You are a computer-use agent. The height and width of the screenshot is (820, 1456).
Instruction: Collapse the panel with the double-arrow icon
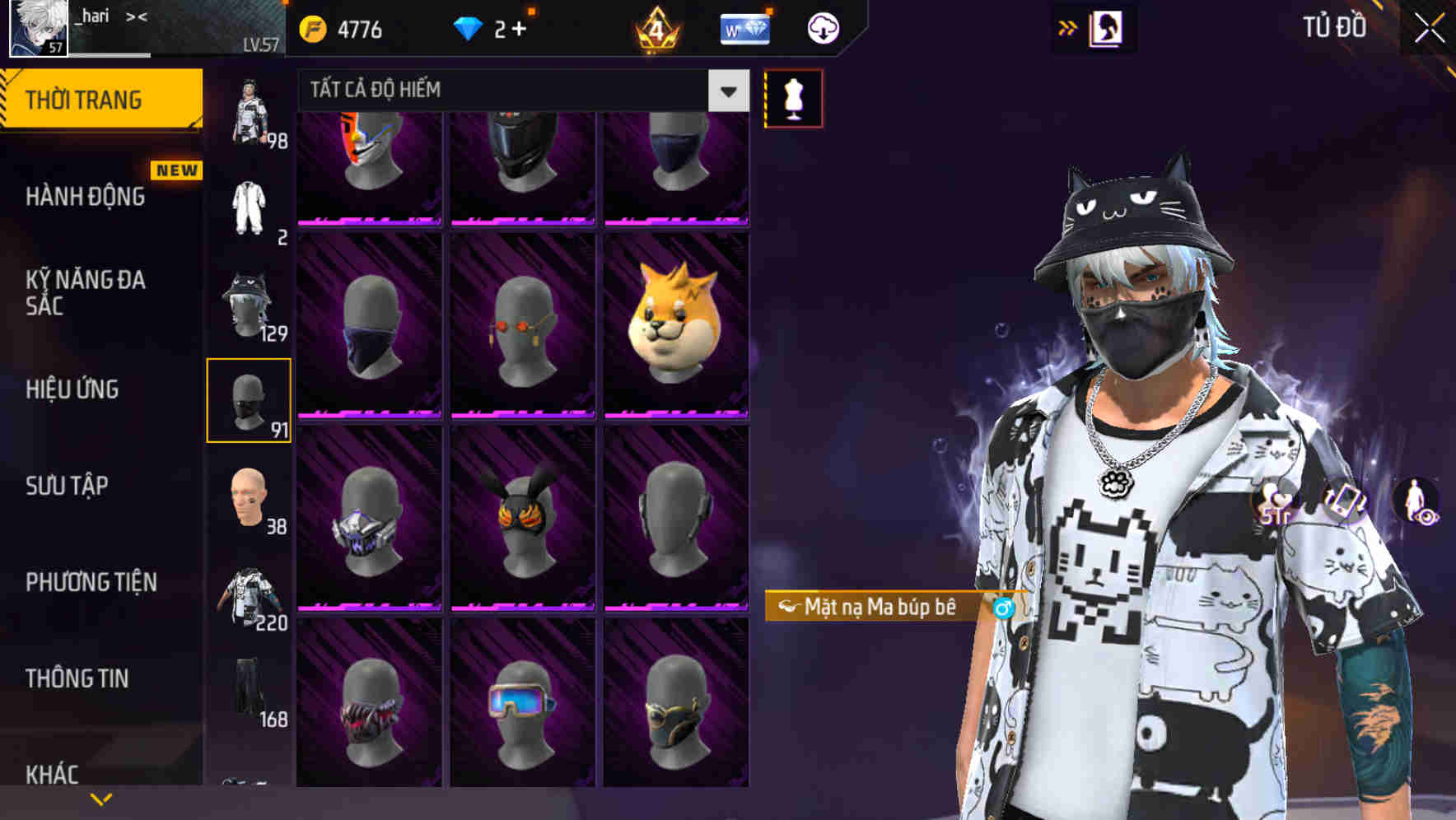tap(1066, 27)
